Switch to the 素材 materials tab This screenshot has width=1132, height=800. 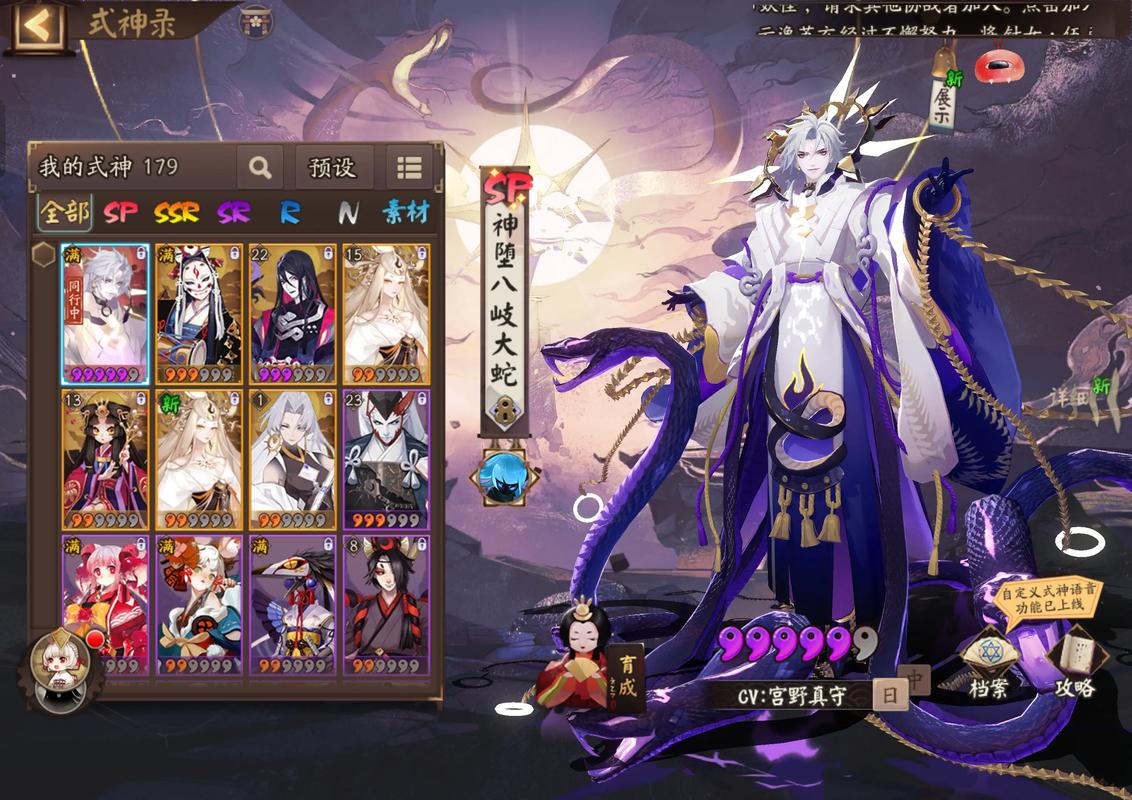tap(405, 212)
